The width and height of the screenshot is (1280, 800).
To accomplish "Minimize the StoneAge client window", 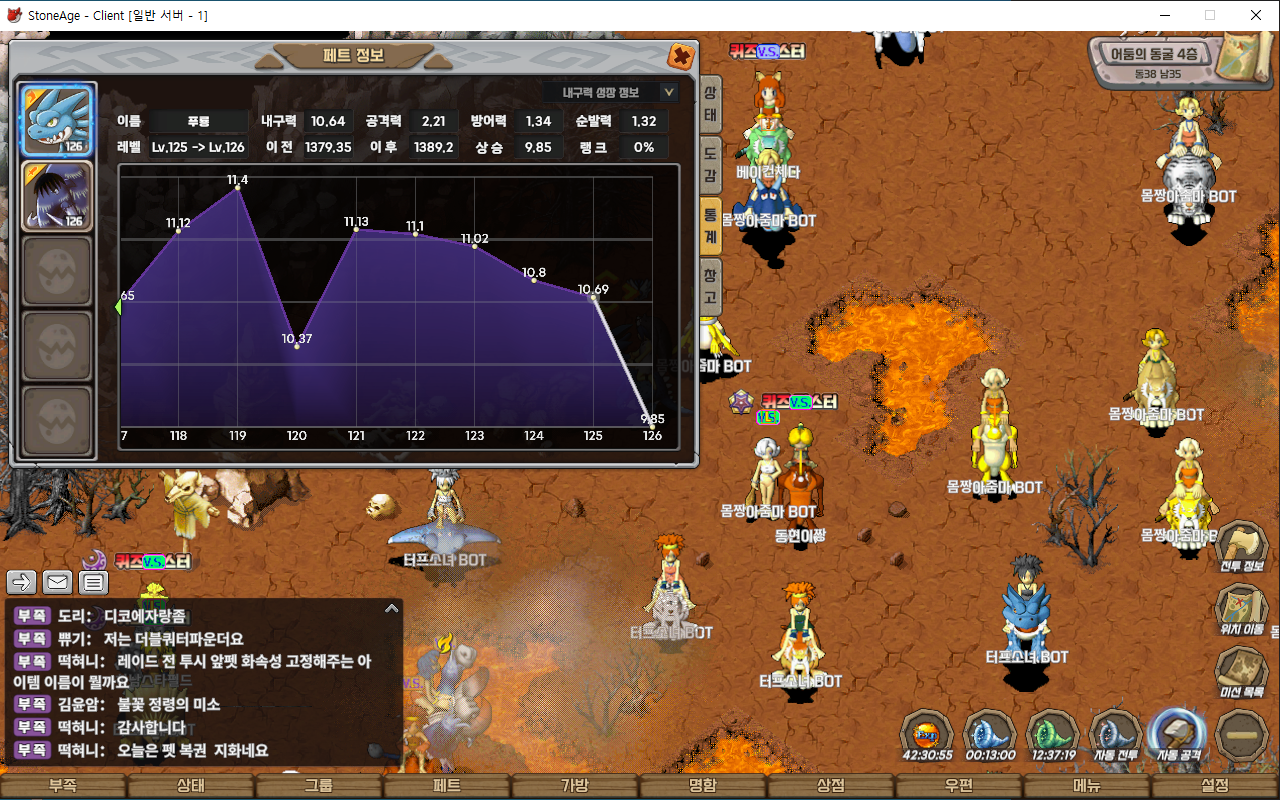I will coord(1166,15).
